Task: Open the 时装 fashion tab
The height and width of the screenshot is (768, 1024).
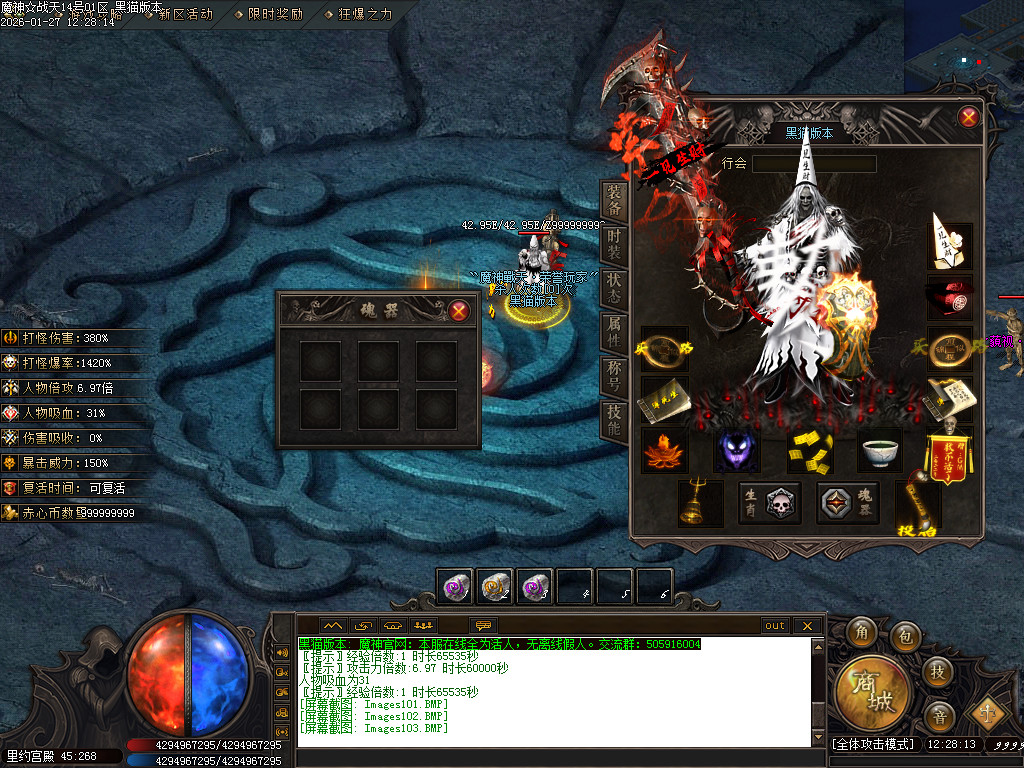Action: pos(614,244)
